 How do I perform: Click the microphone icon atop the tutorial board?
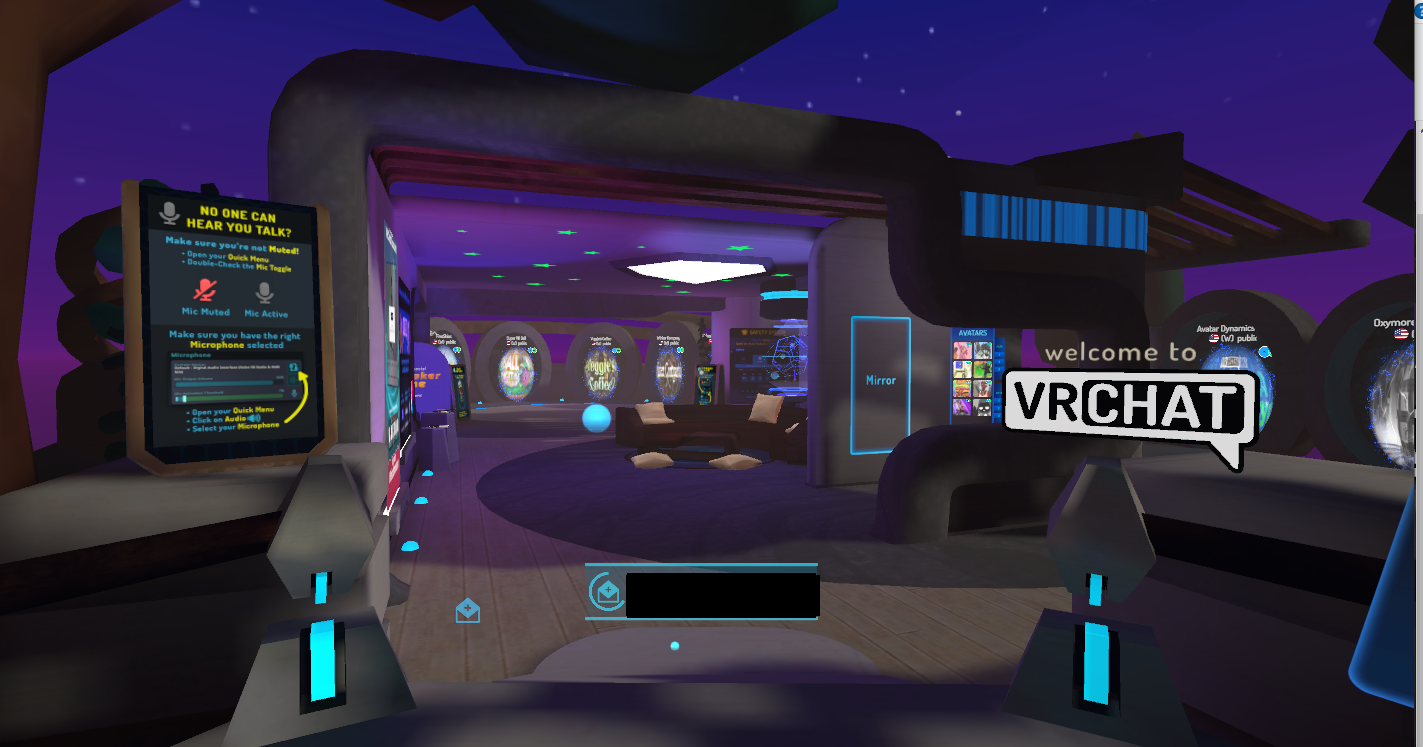click(x=168, y=213)
